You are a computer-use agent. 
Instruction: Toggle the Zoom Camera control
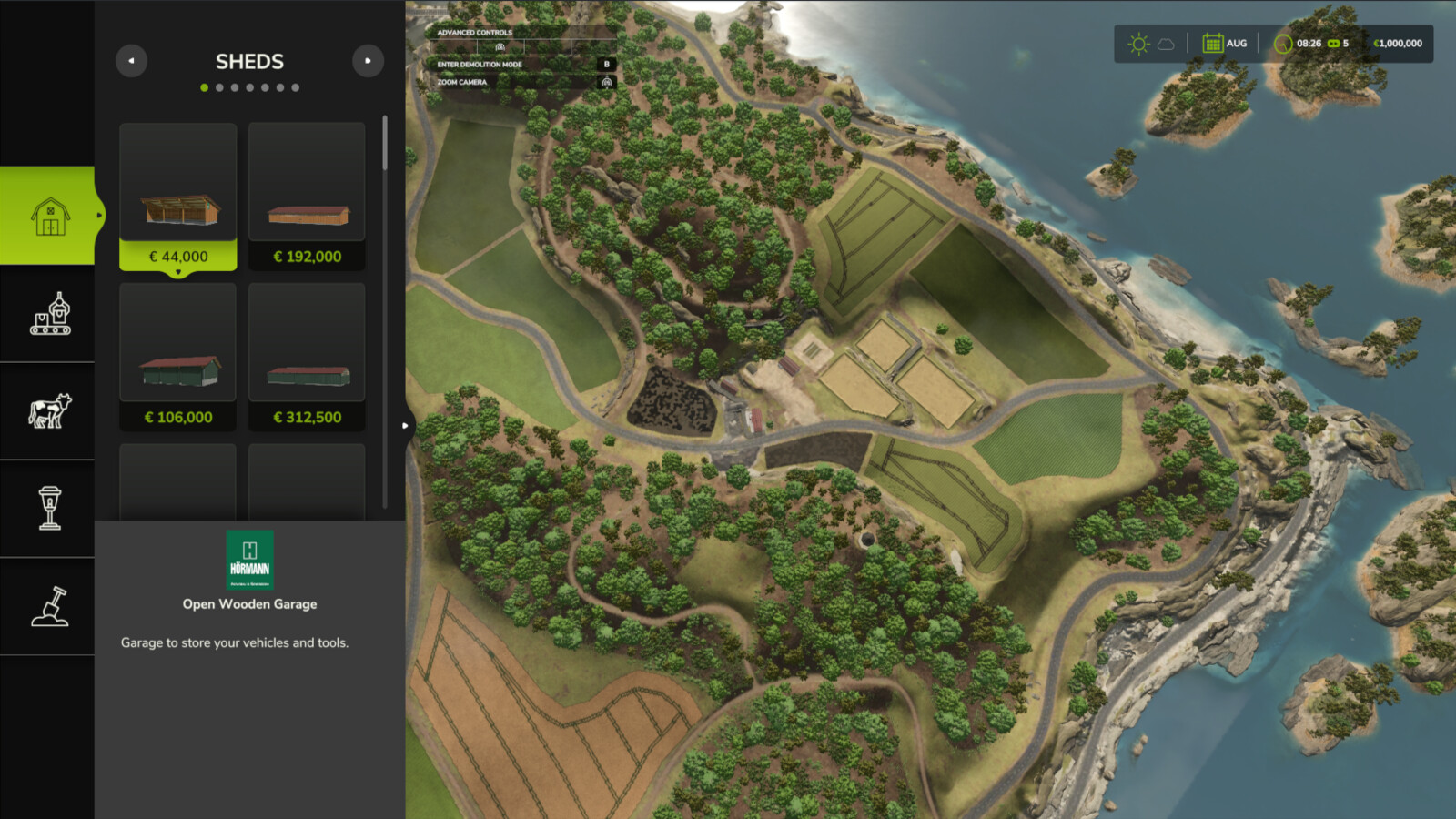606,82
